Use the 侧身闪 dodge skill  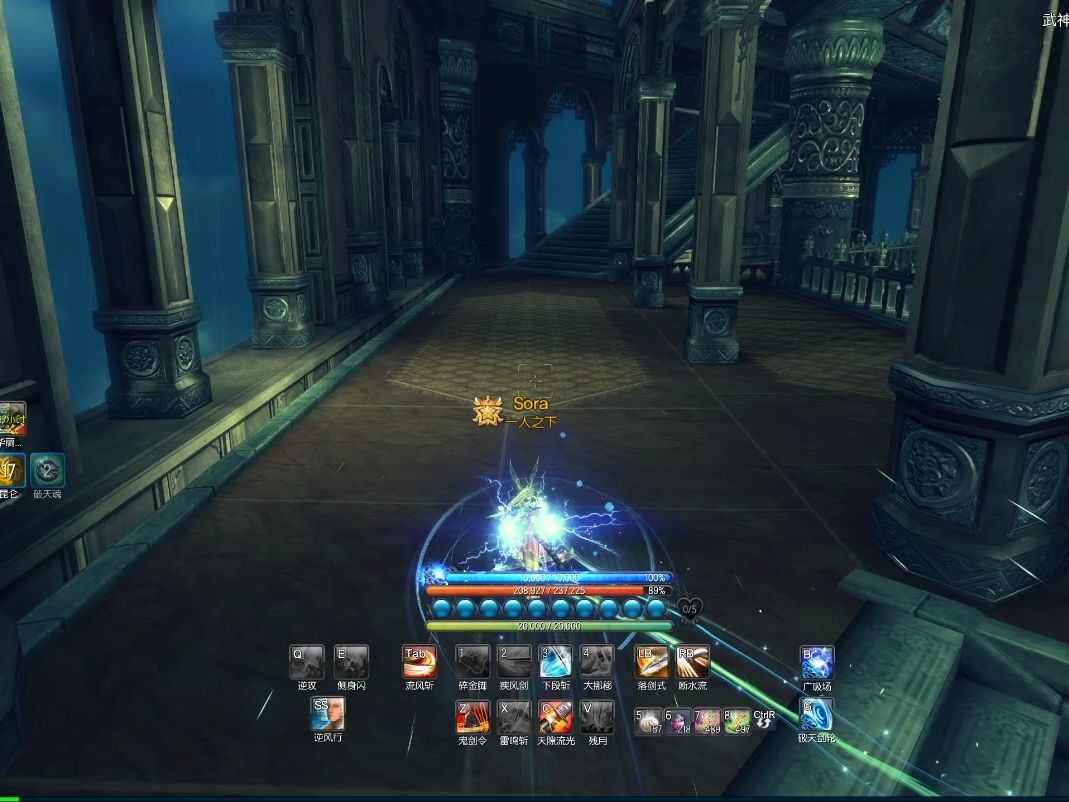pos(351,662)
